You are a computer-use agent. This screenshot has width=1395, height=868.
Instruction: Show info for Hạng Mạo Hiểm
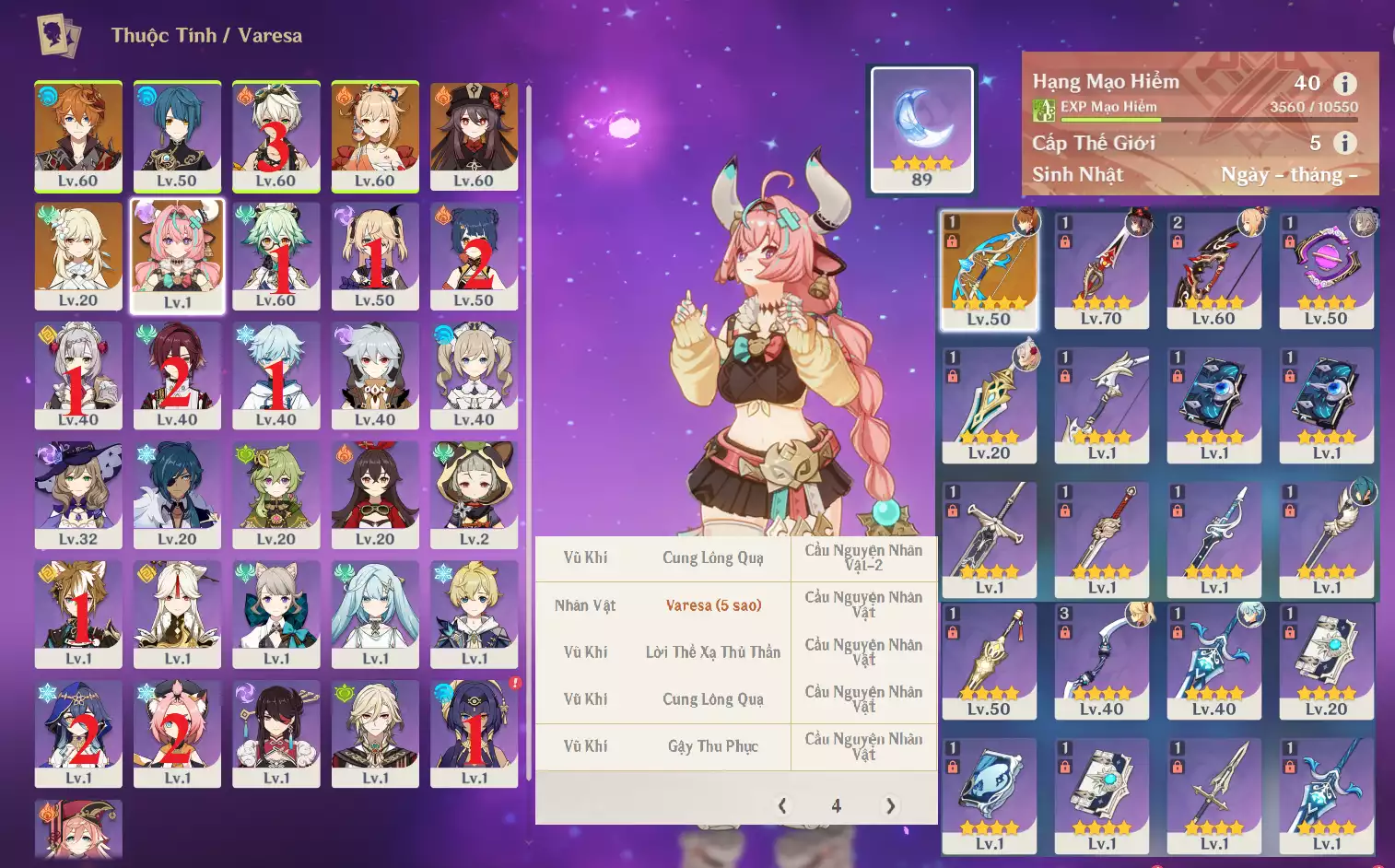point(1345,84)
